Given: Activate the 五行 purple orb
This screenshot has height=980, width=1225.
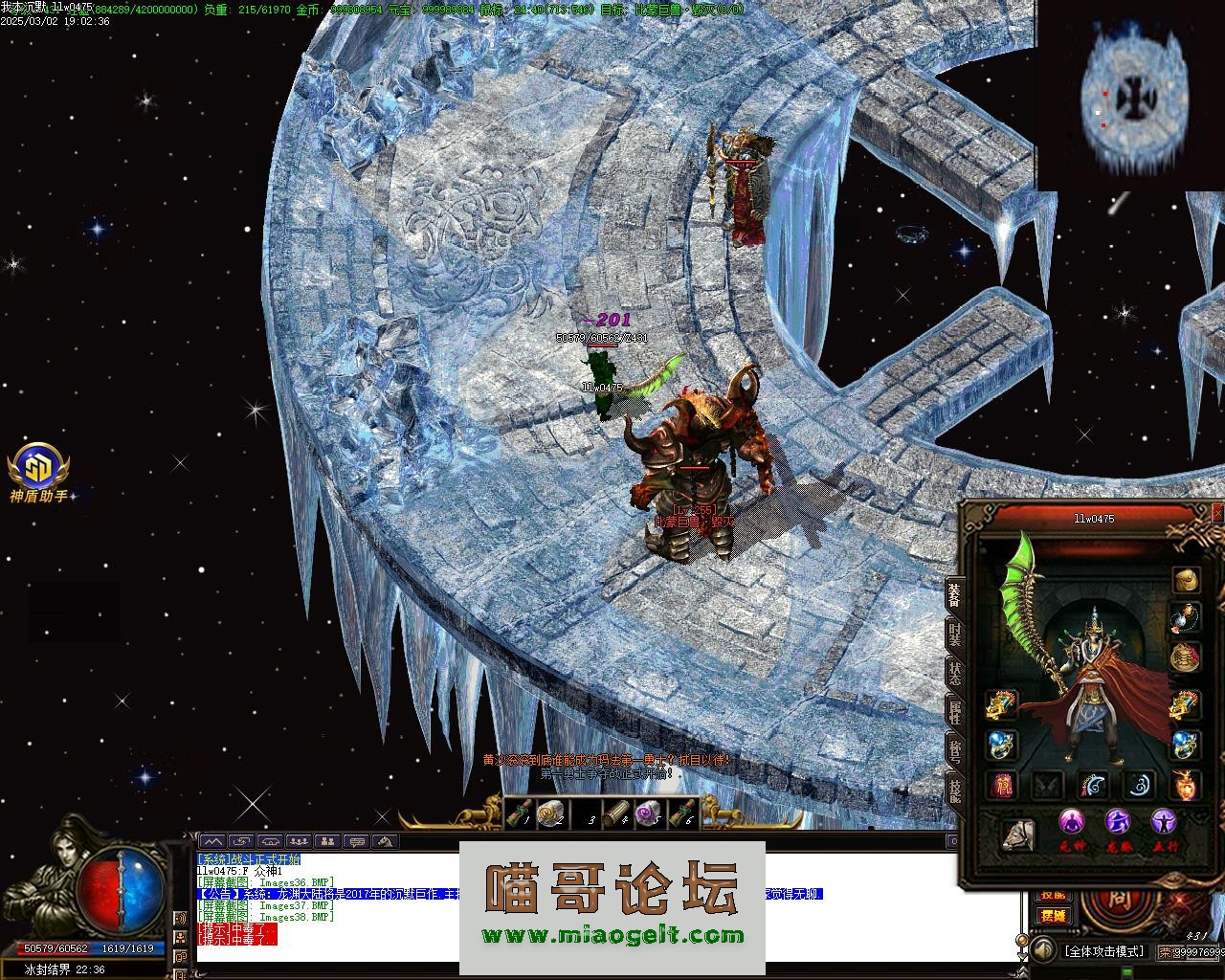Looking at the screenshot, I should pos(1164,823).
